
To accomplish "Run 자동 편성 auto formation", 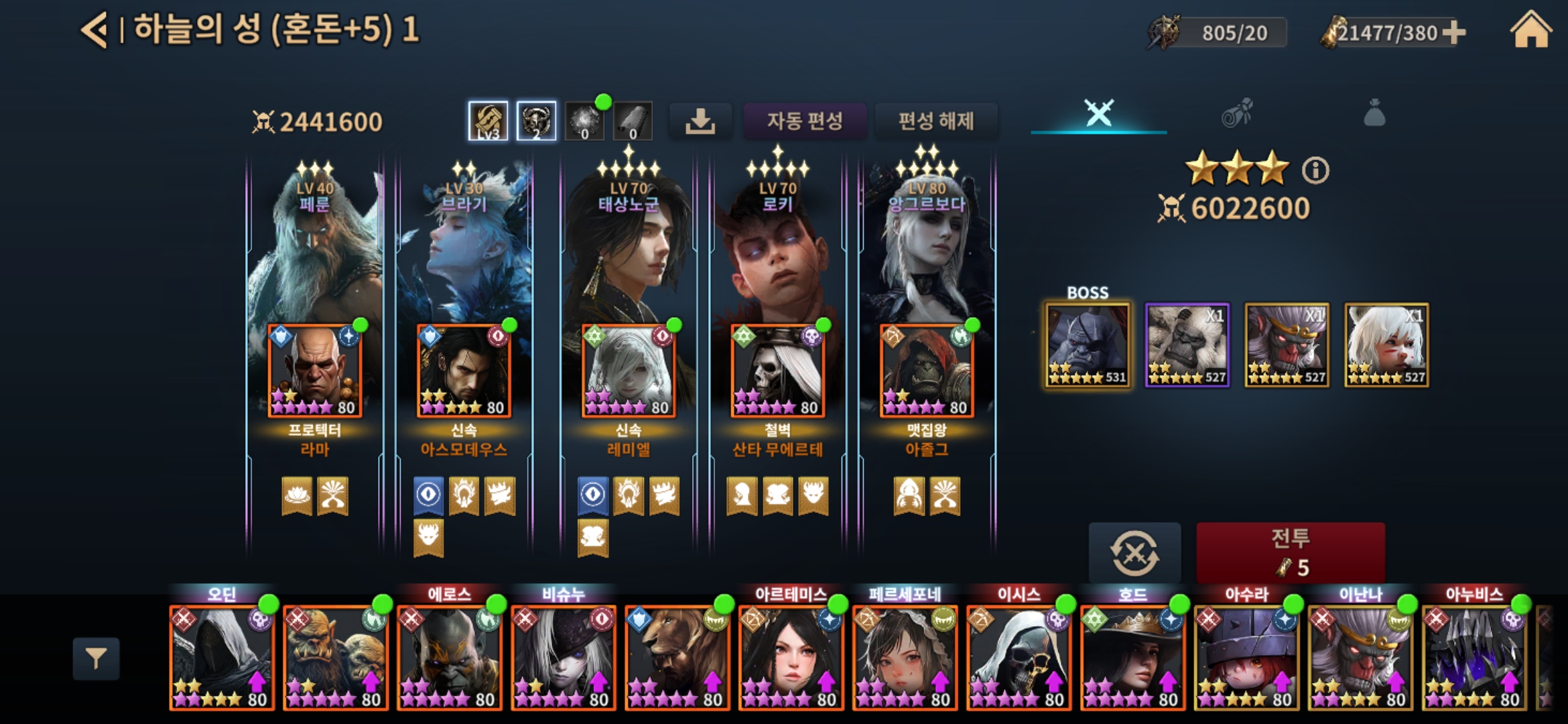I will [x=804, y=121].
